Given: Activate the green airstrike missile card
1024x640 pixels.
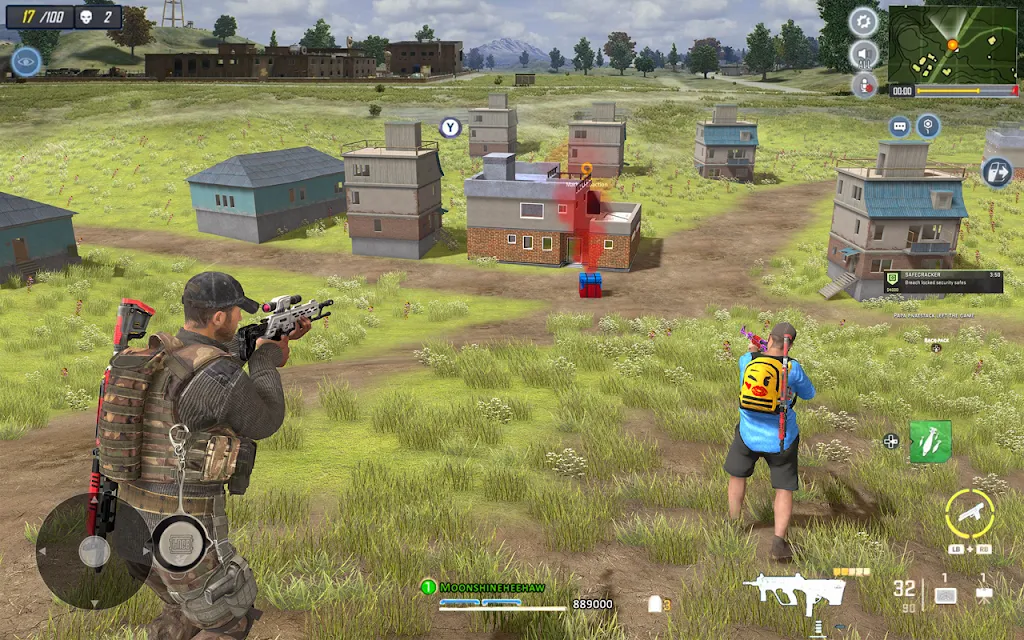Looking at the screenshot, I should tap(930, 441).
